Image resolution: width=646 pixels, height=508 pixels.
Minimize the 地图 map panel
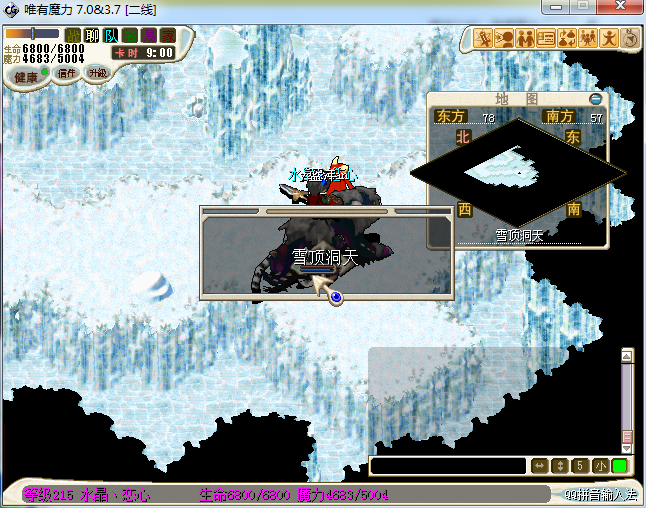[x=596, y=99]
